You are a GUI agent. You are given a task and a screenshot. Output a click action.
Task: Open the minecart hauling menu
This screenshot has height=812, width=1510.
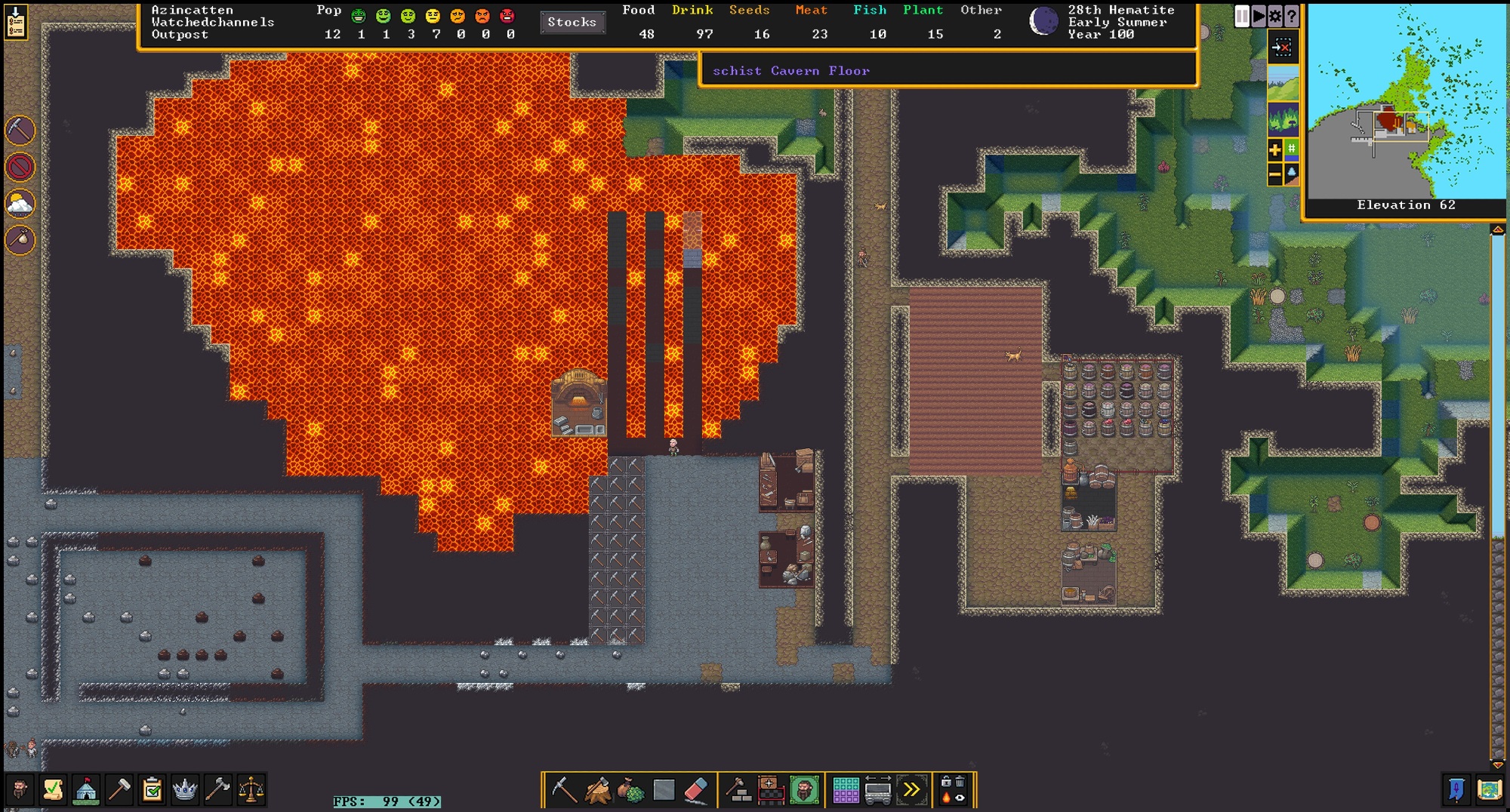pos(878,790)
